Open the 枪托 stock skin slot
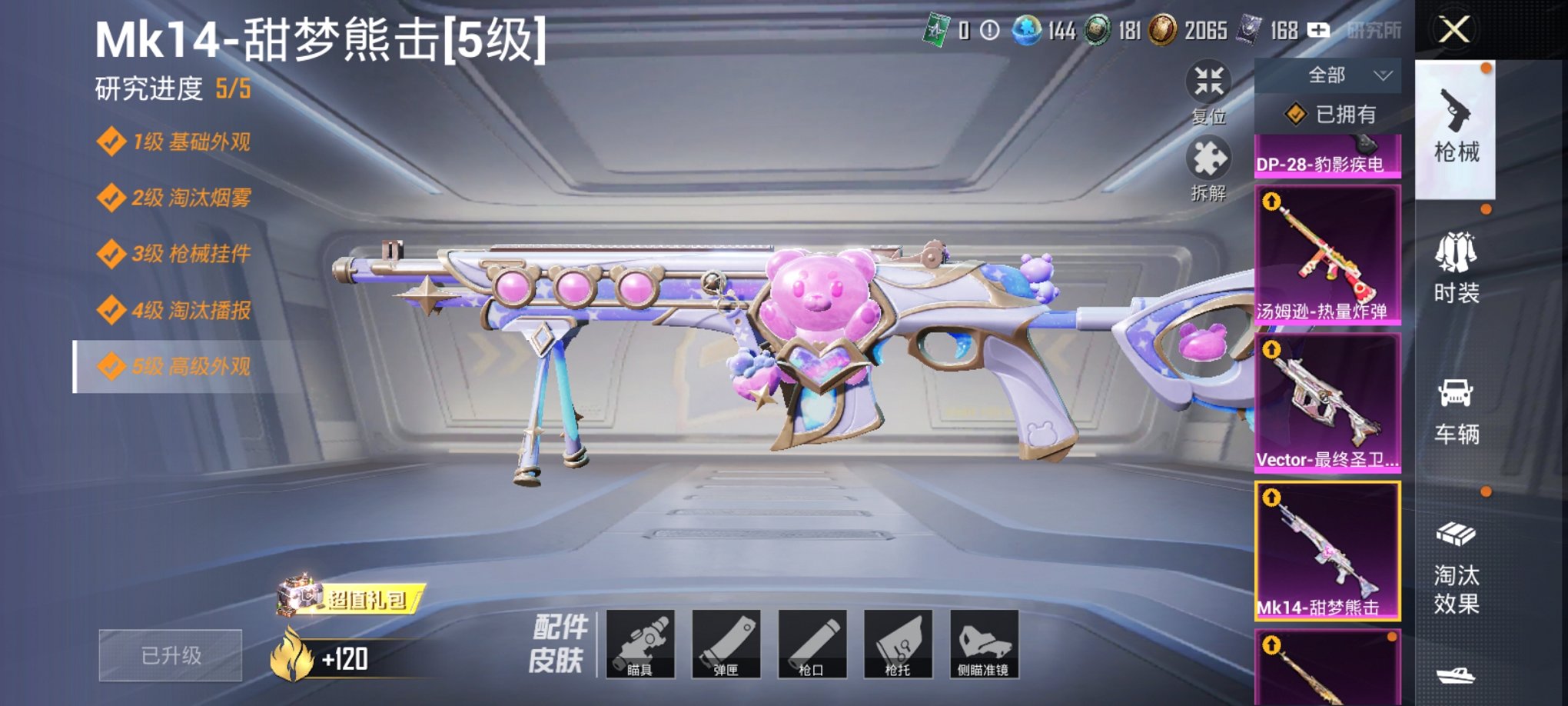This screenshot has width=1568, height=706. coord(899,646)
